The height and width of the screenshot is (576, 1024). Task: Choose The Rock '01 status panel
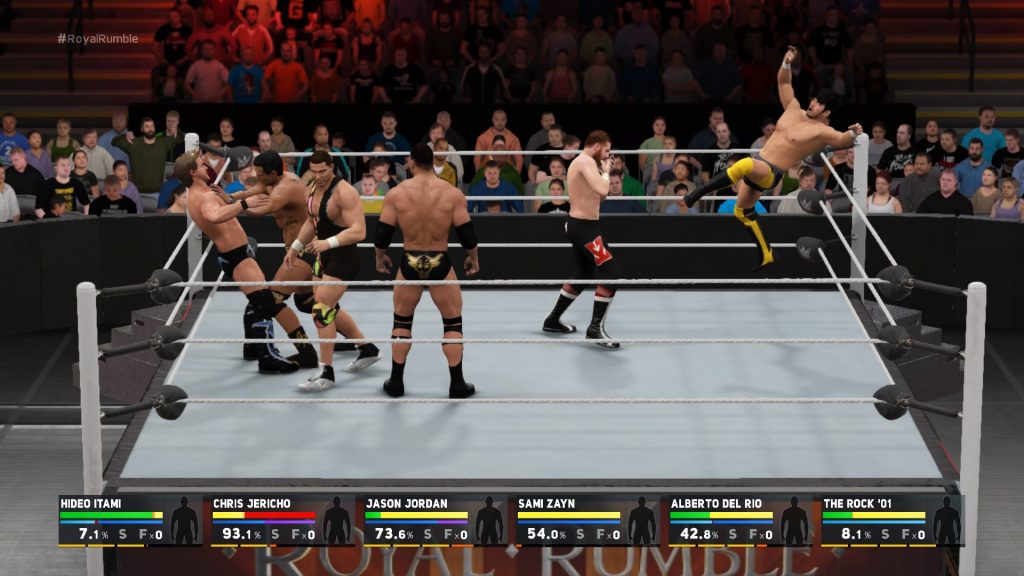pyautogui.click(x=892, y=520)
